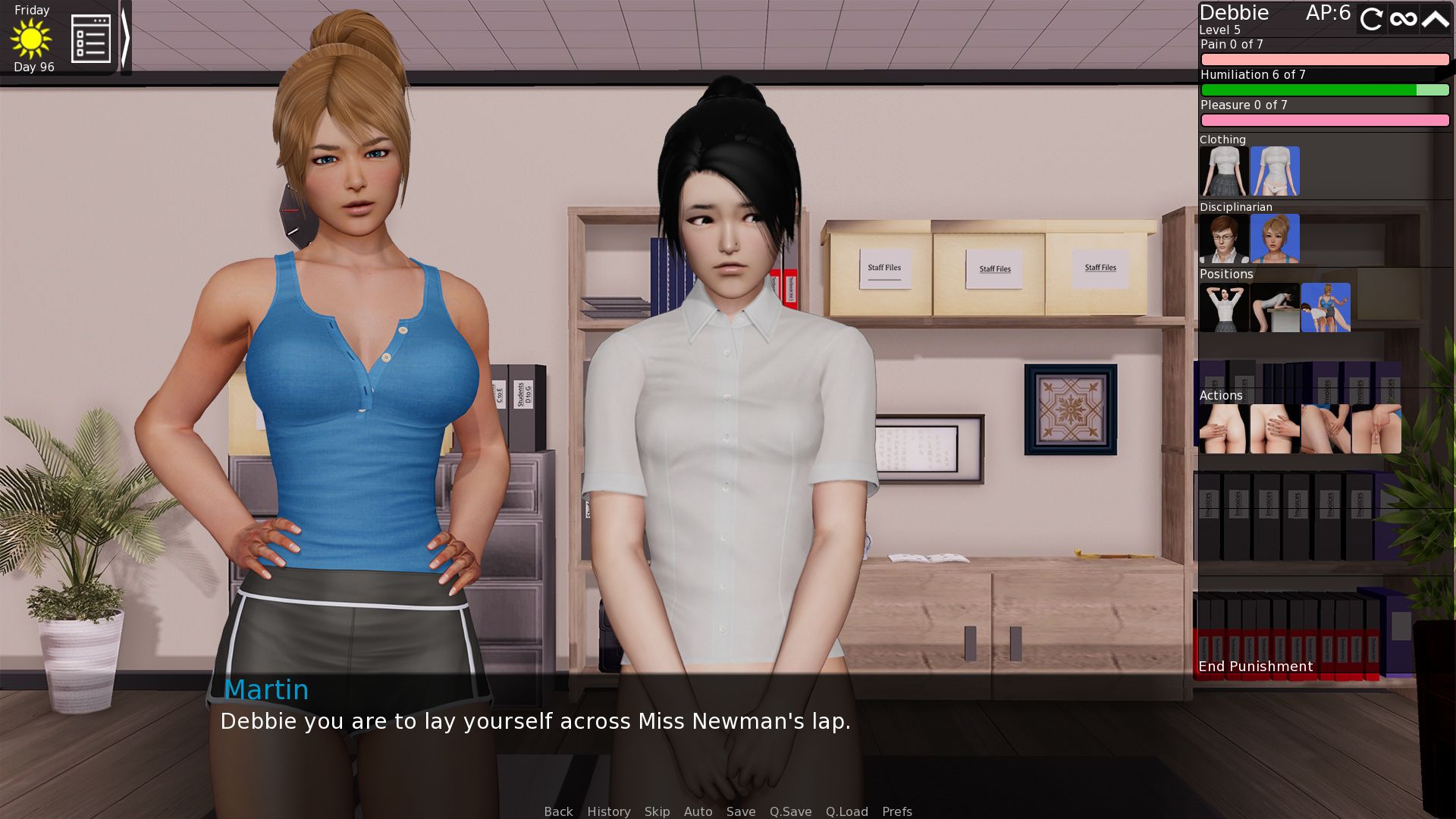
Task: Expand the top-left panel arrow
Action: click(126, 38)
